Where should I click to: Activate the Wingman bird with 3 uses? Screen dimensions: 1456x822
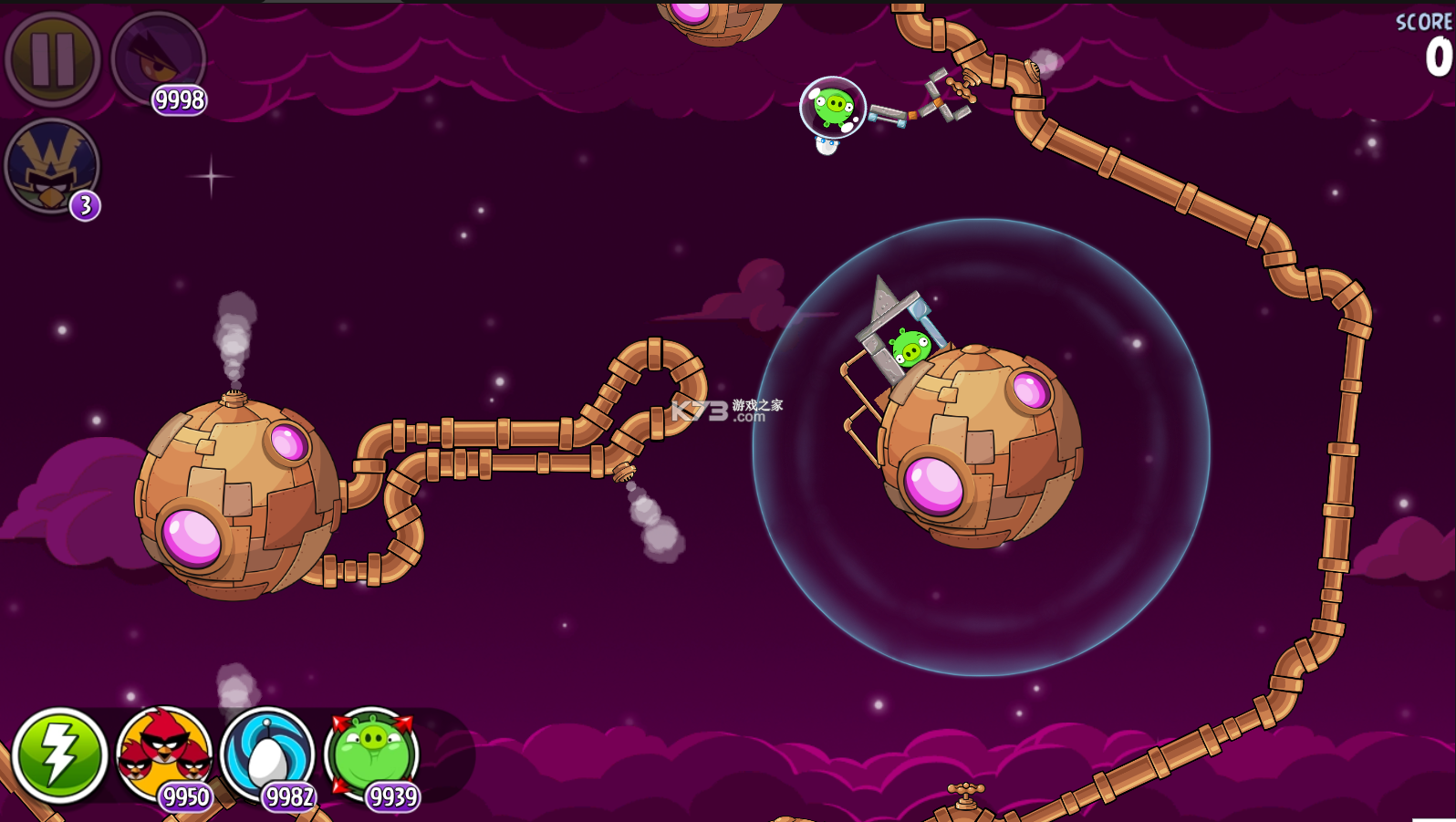tap(52, 167)
